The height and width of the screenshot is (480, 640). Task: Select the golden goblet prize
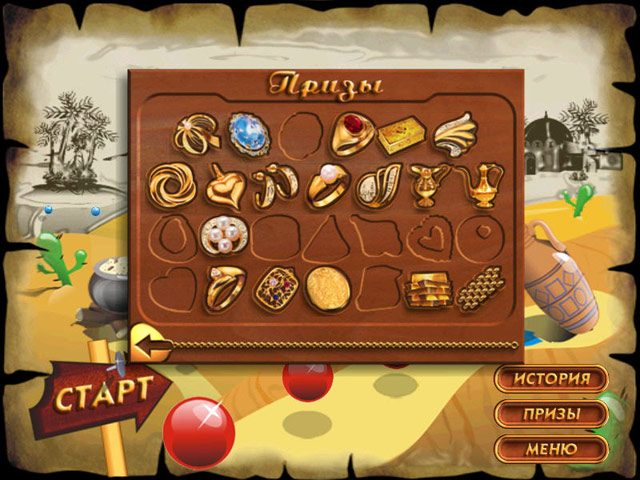(x=427, y=183)
